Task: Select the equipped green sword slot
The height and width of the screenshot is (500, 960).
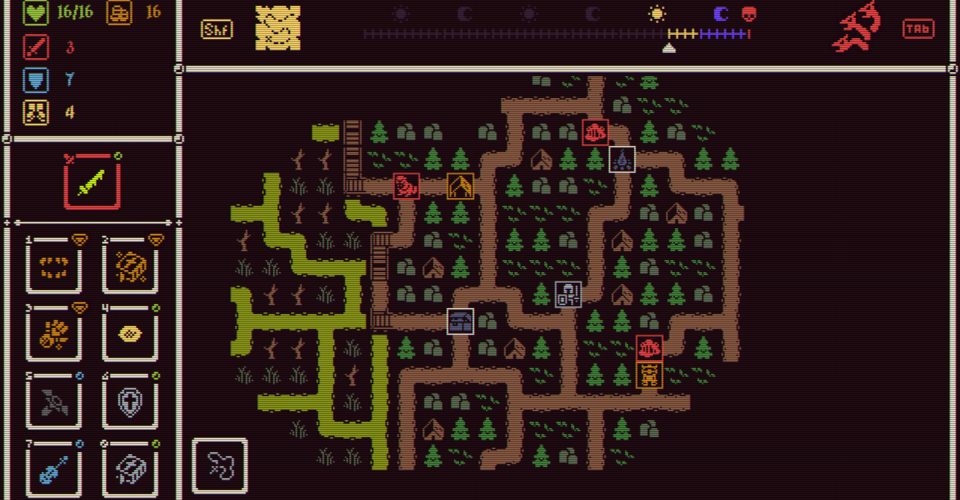Action: pos(92,182)
